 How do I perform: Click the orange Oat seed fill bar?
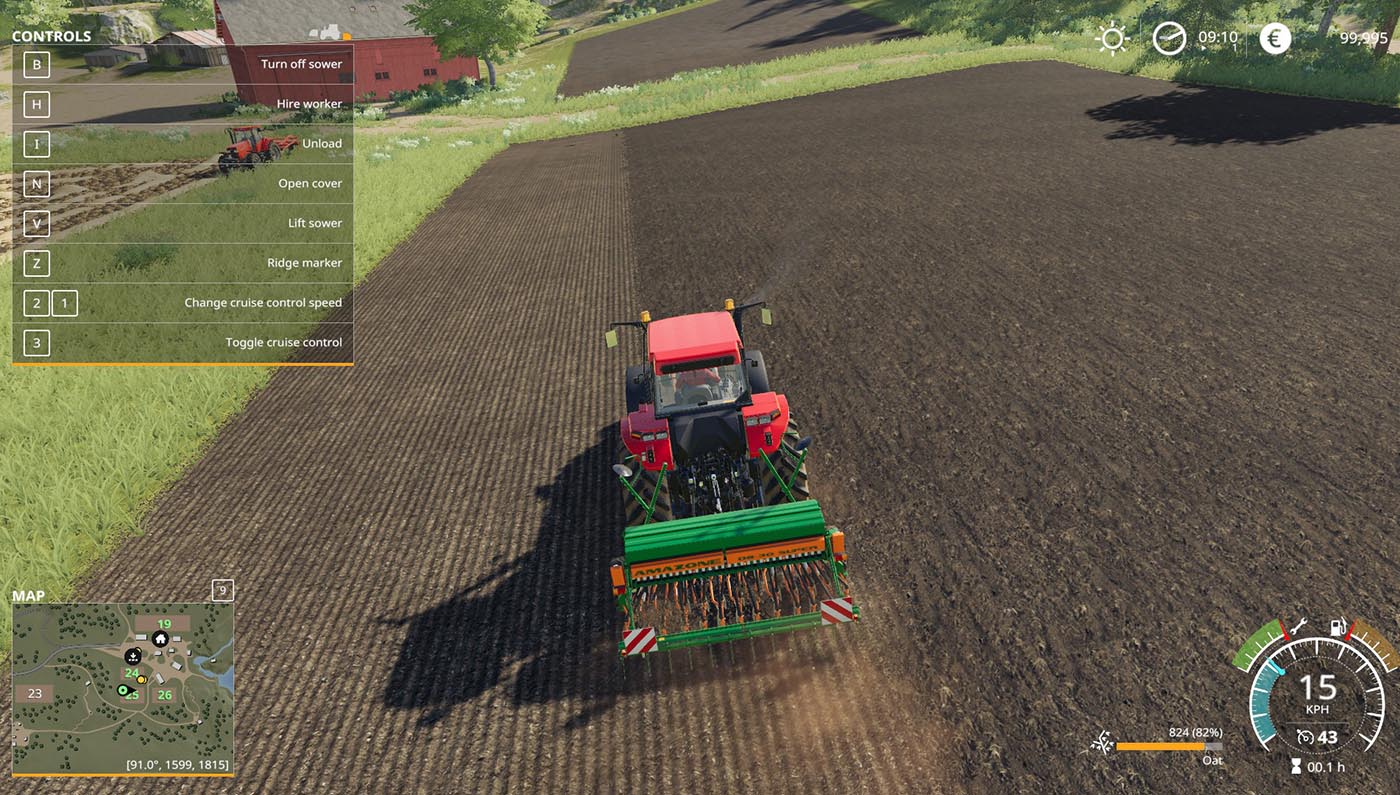click(x=1160, y=745)
